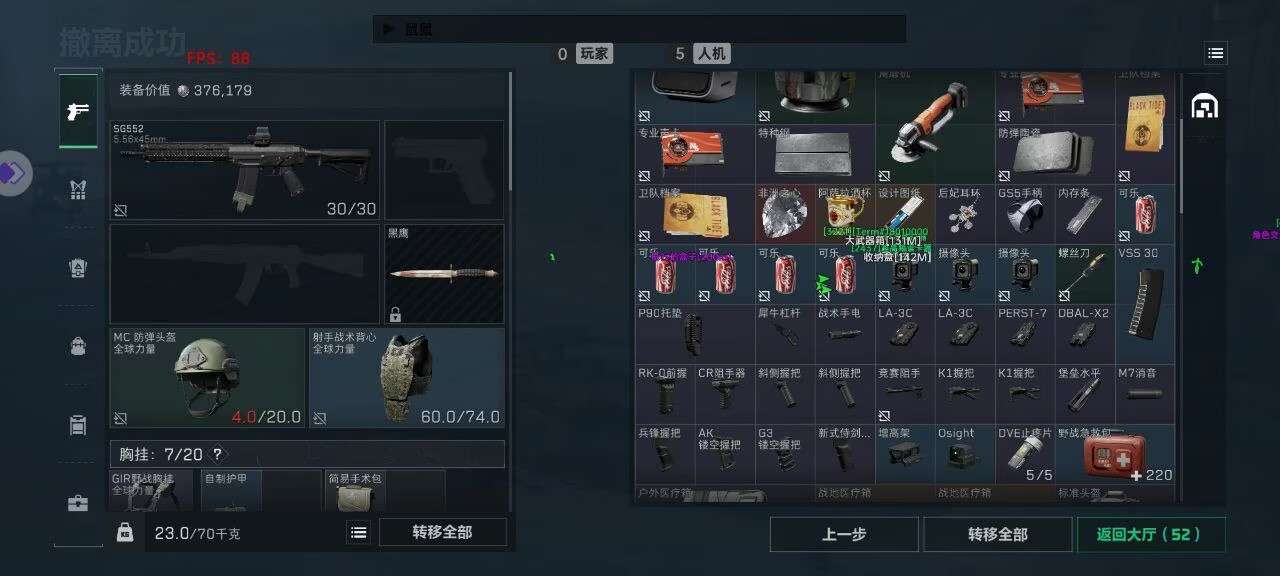The image size is (1280, 576).
Task: Open the list menu icon at top right
Action: 1215,53
